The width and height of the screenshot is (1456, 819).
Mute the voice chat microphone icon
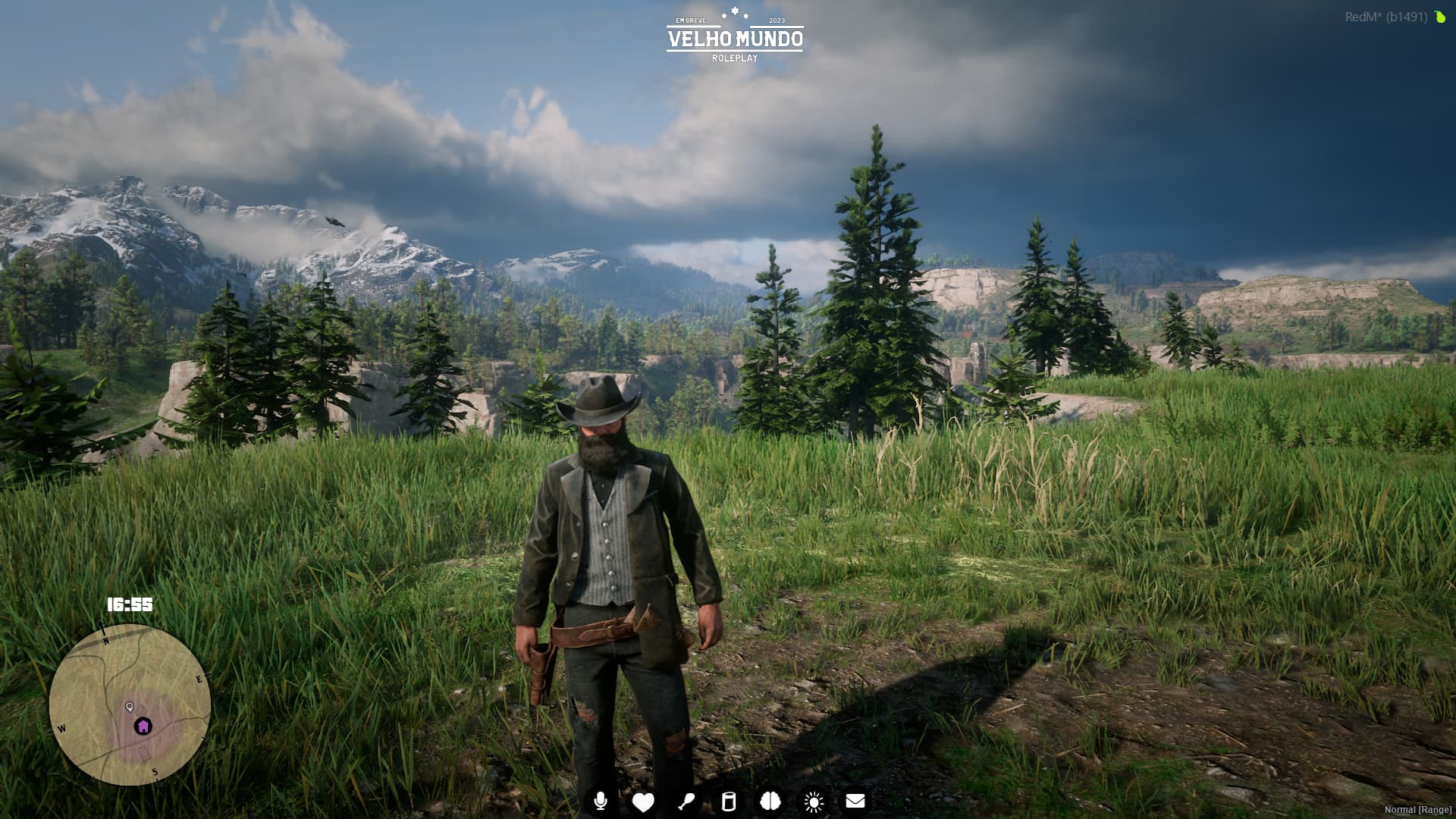(x=600, y=800)
